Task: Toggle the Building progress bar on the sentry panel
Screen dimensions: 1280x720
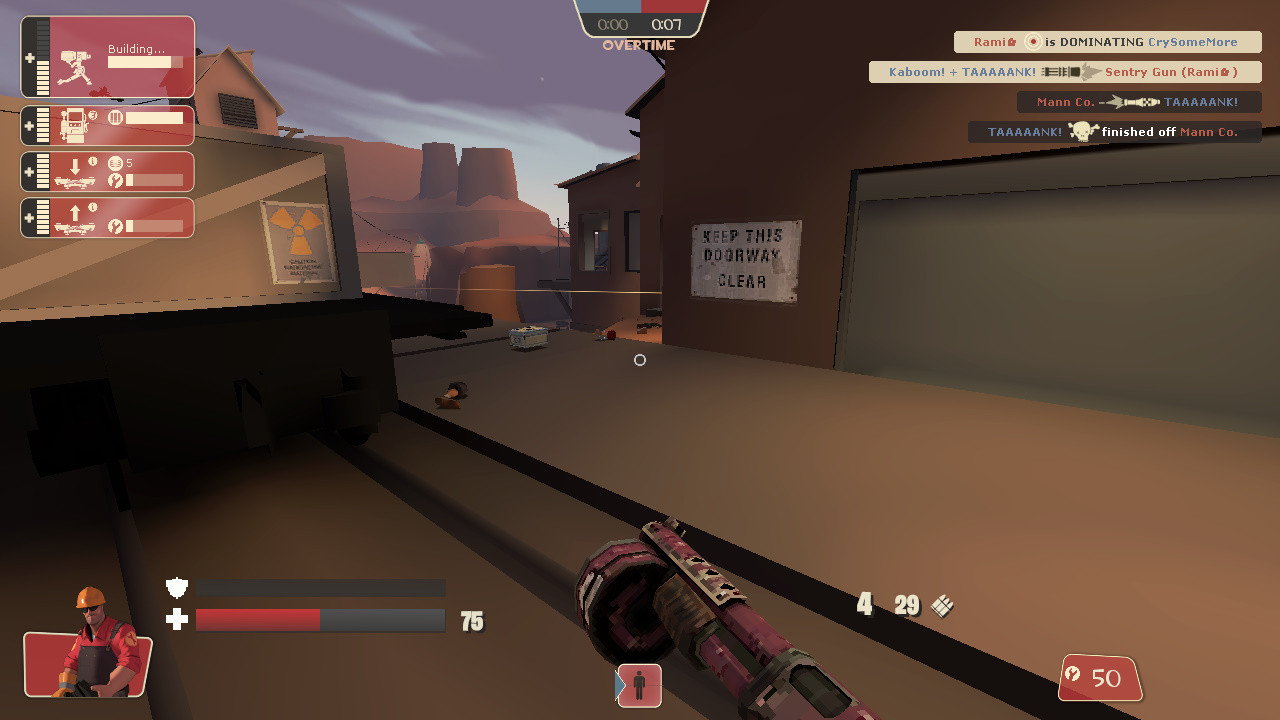Action: coord(145,61)
